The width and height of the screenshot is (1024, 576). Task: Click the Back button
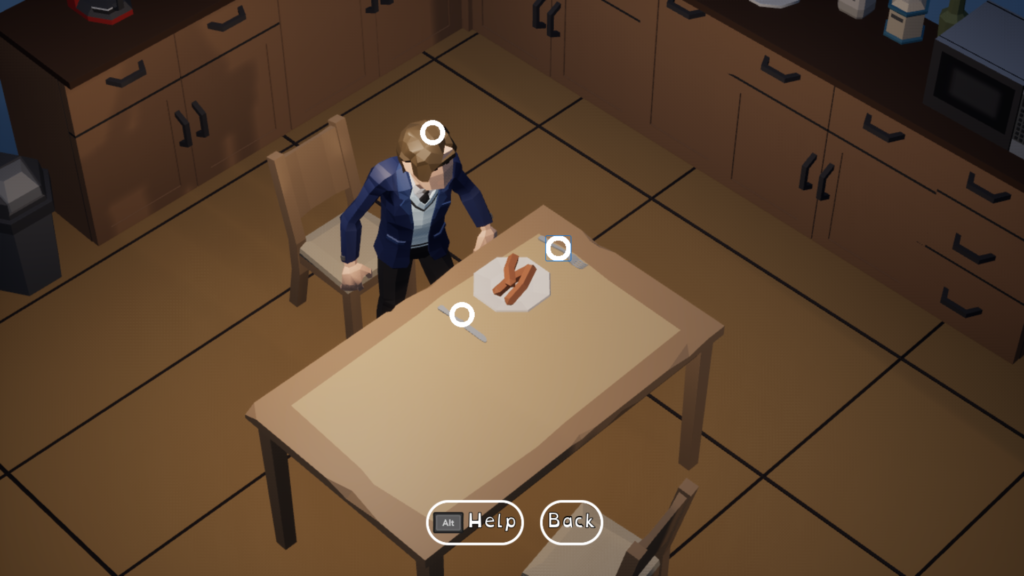tap(571, 521)
